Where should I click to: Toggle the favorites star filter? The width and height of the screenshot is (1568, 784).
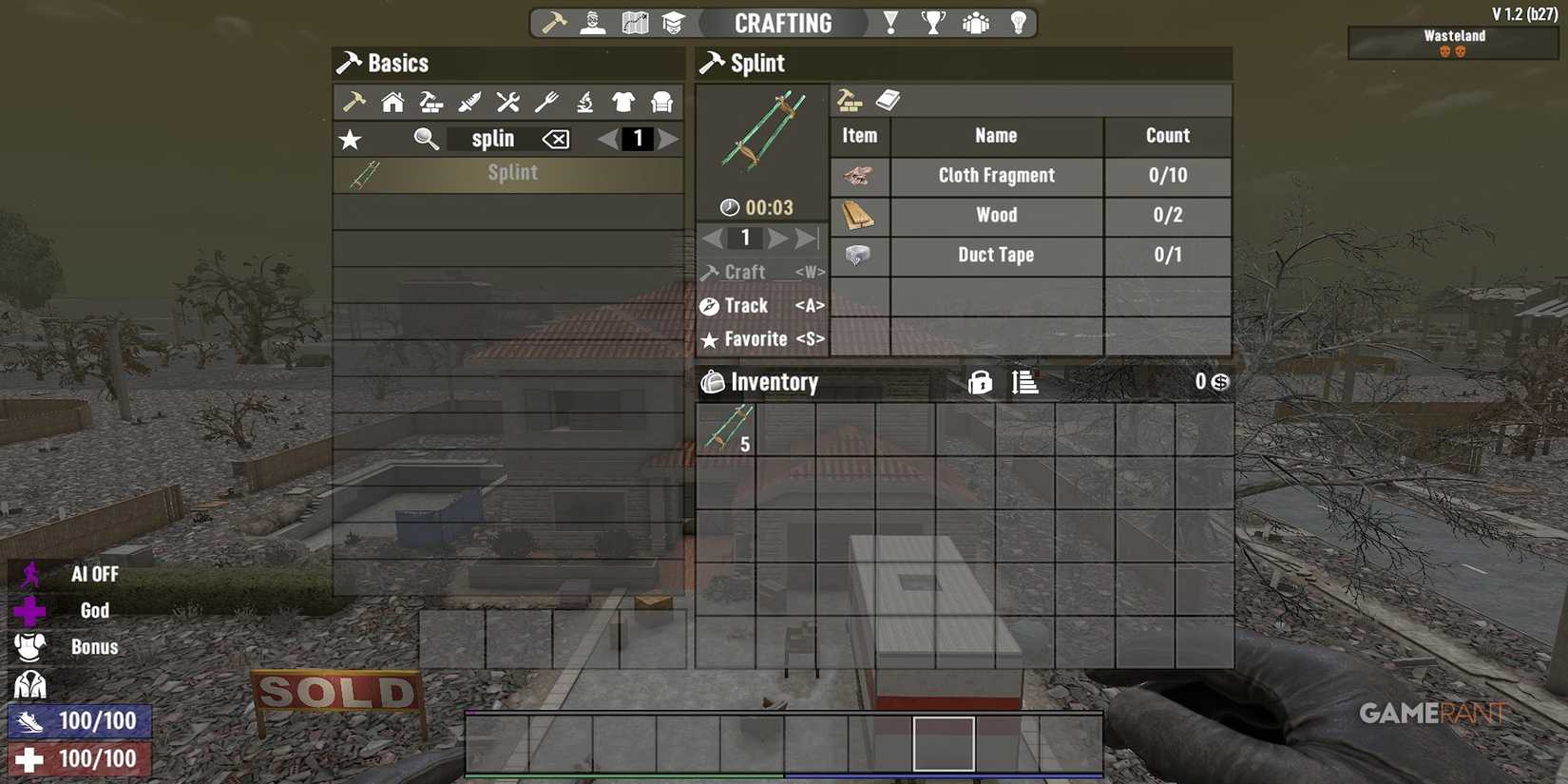pyautogui.click(x=350, y=139)
